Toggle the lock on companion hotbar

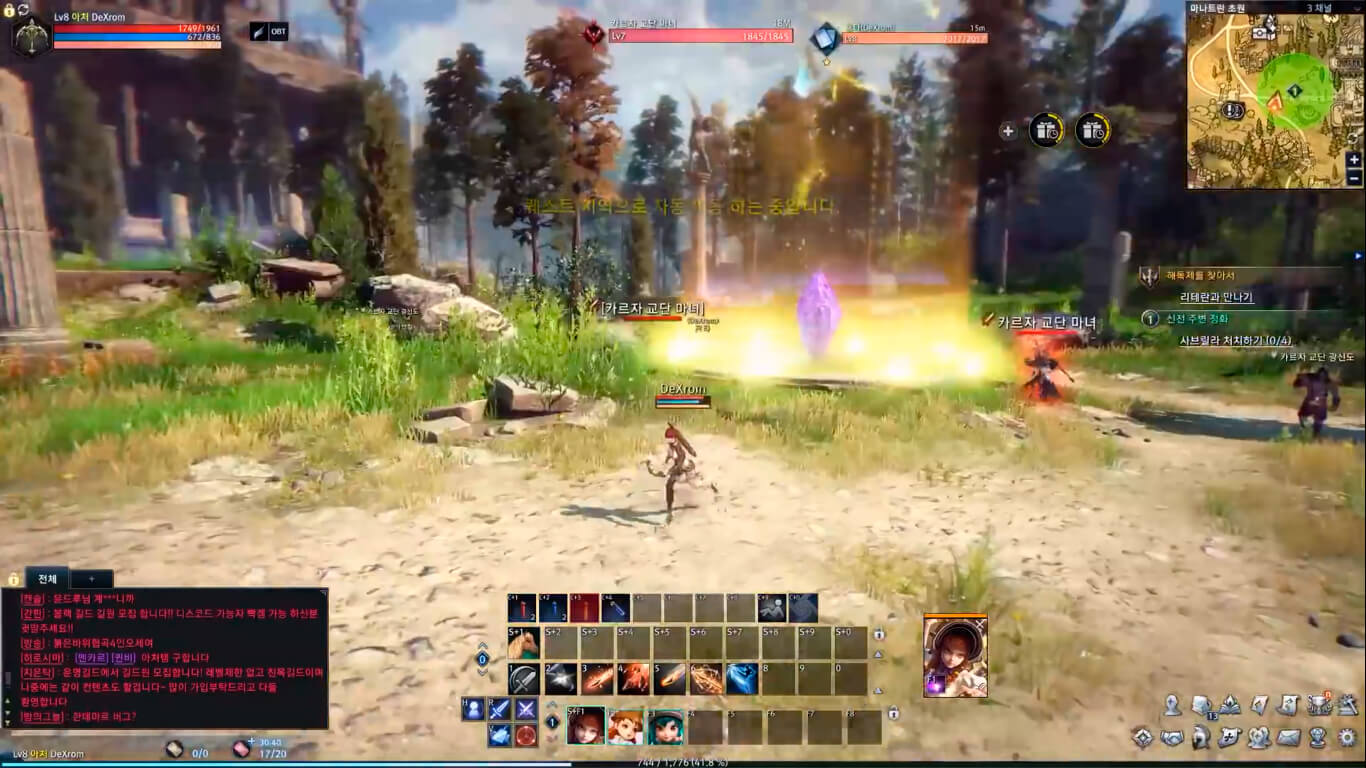tap(893, 713)
